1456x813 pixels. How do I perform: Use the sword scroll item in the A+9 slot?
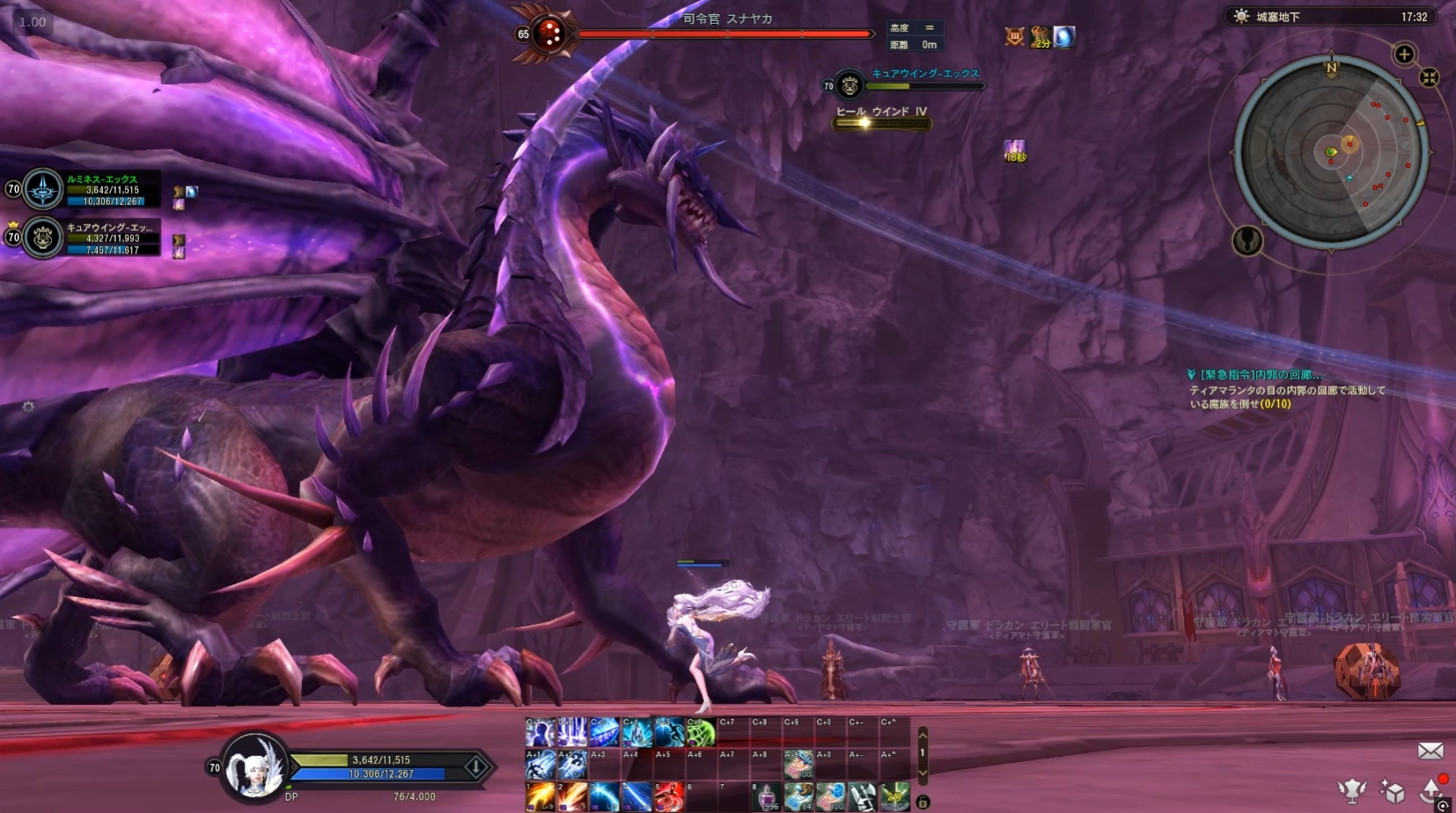798,765
